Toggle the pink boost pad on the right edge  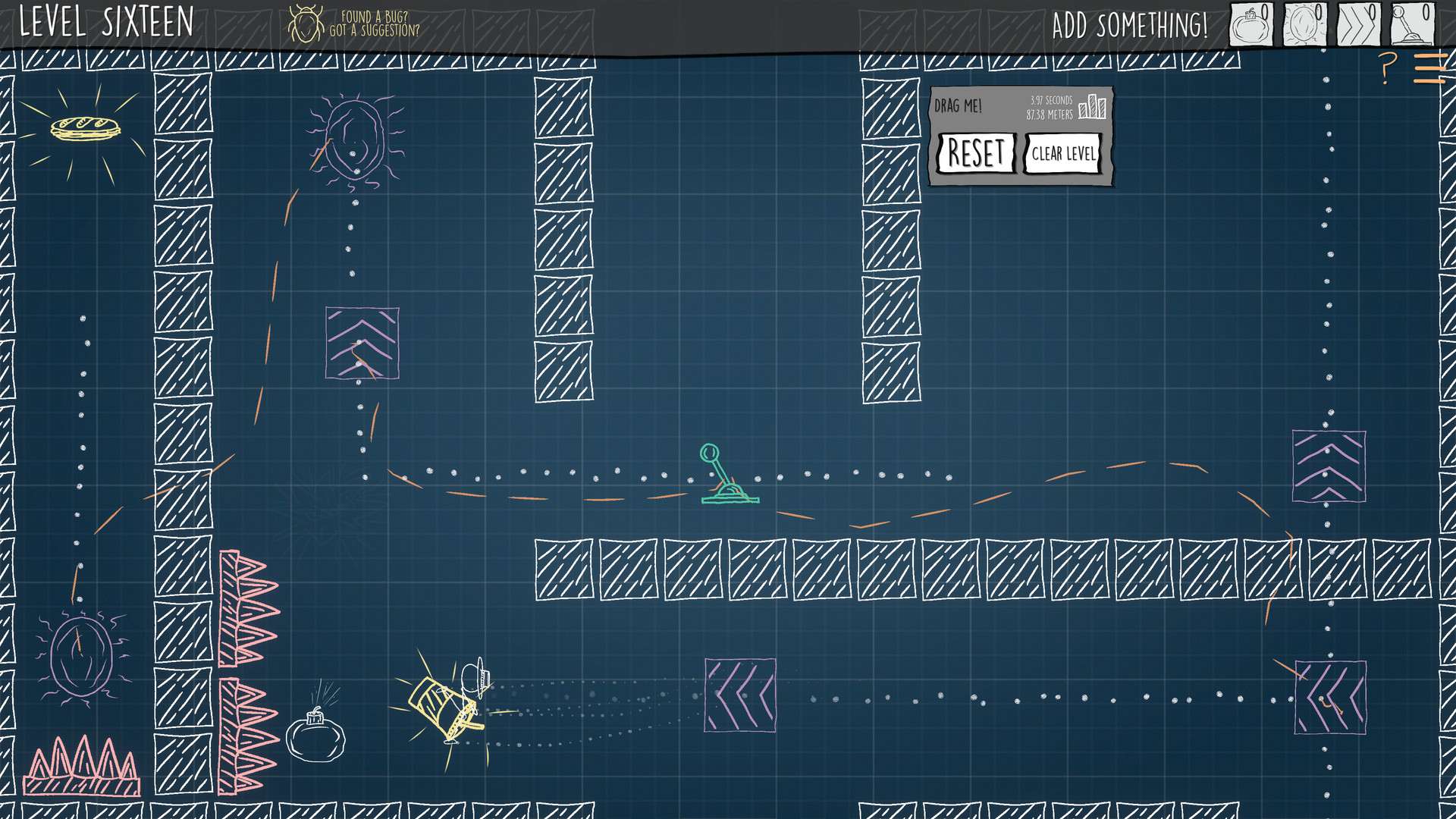click(1329, 466)
